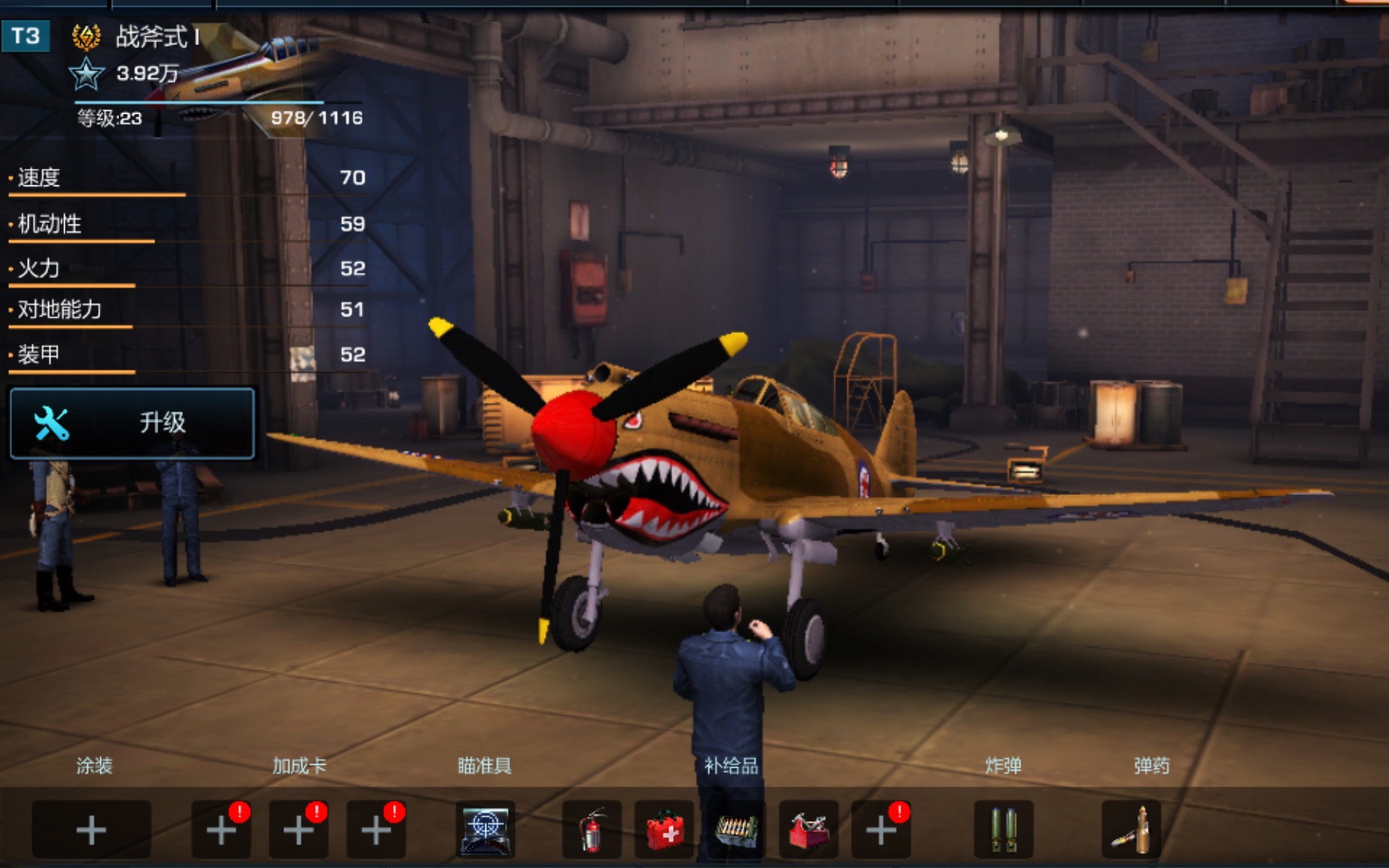The height and width of the screenshot is (868, 1389).
Task: Open the 炸弹 bomb slot
Action: click(1003, 830)
